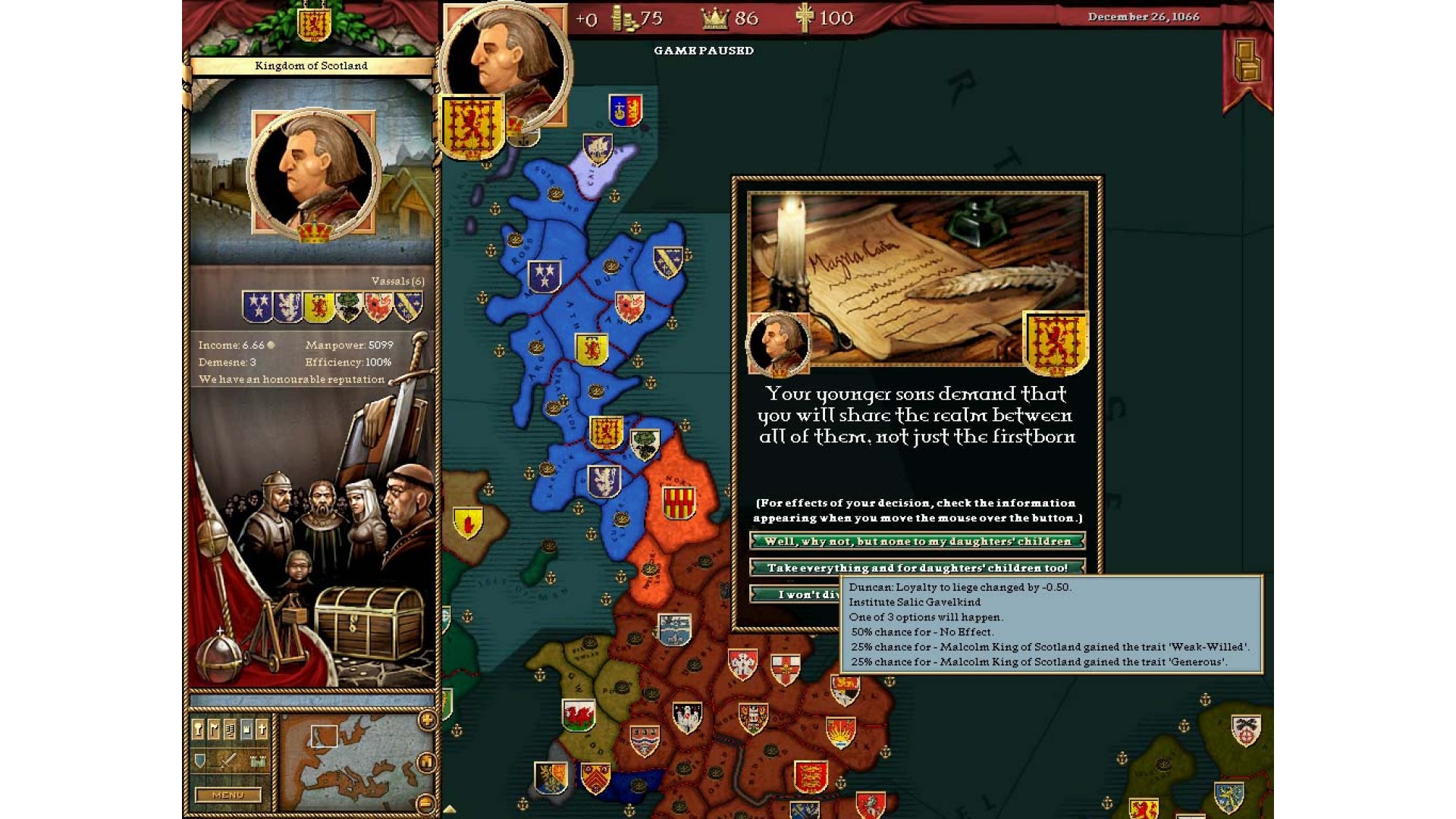Click the crossed-sword military icon
The image size is (1456, 819).
(x=227, y=761)
